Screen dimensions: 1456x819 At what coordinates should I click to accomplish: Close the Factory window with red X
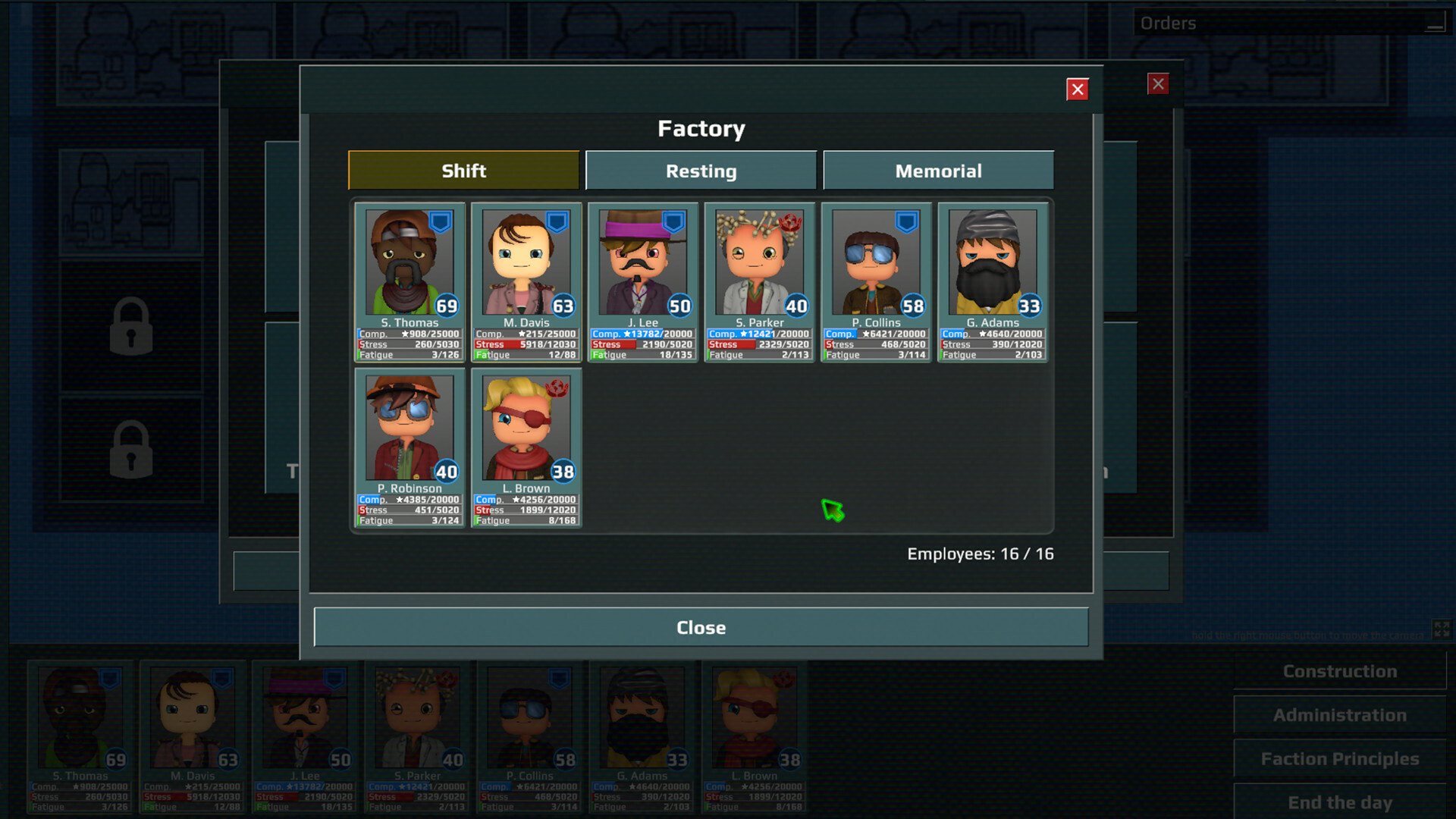[1077, 89]
